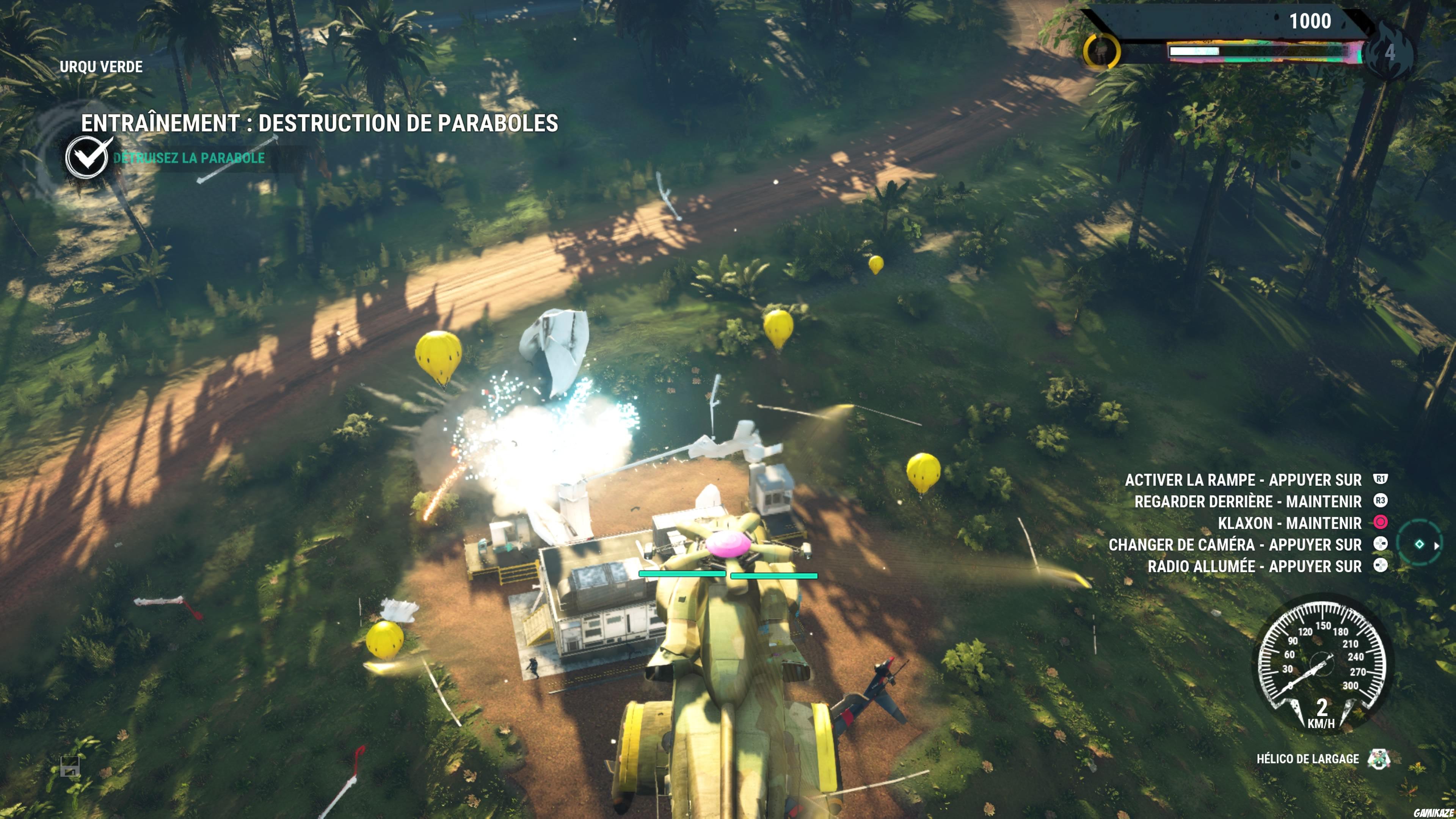The image size is (1456, 819).
Task: Click the small screenshot icon in bottom-left corner
Action: [70, 766]
